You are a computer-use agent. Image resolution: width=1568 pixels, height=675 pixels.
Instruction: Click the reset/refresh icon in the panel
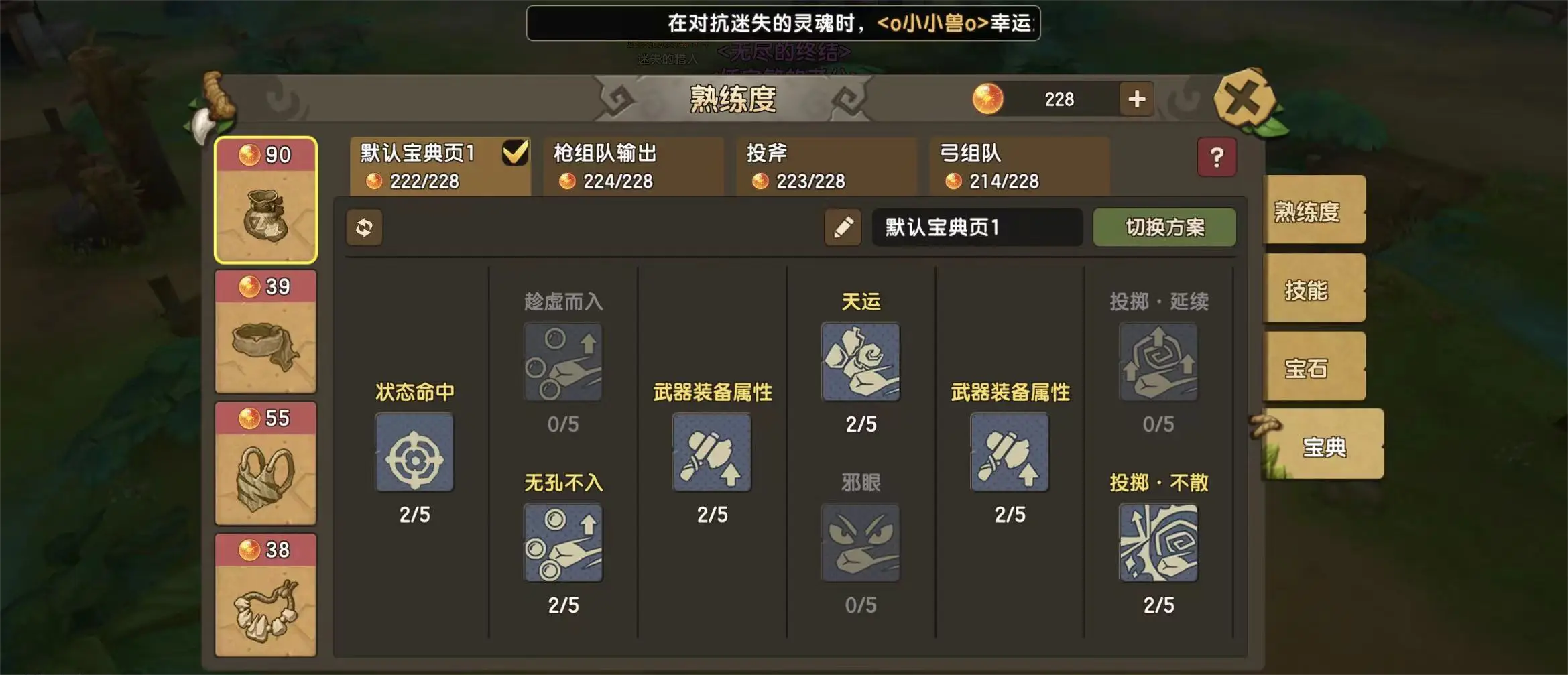pyautogui.click(x=364, y=229)
